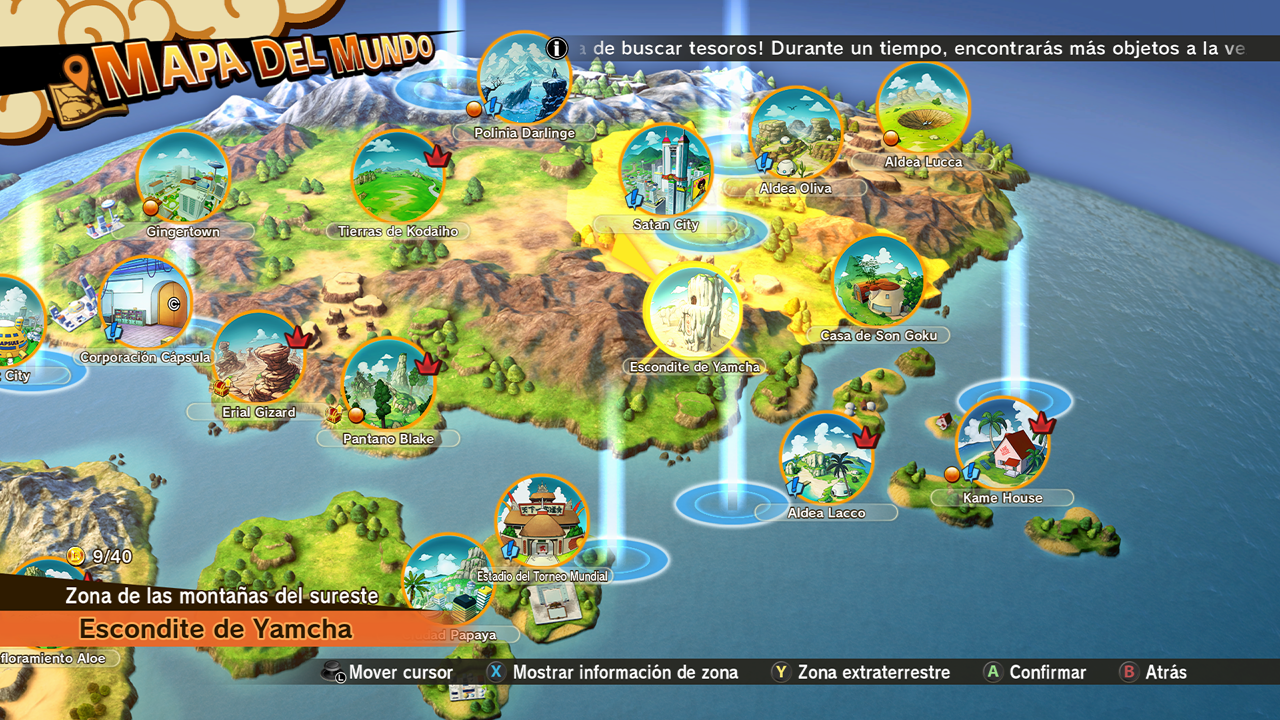1280x720 pixels.
Task: Pick the Erial Gizard location
Action: click(259, 357)
